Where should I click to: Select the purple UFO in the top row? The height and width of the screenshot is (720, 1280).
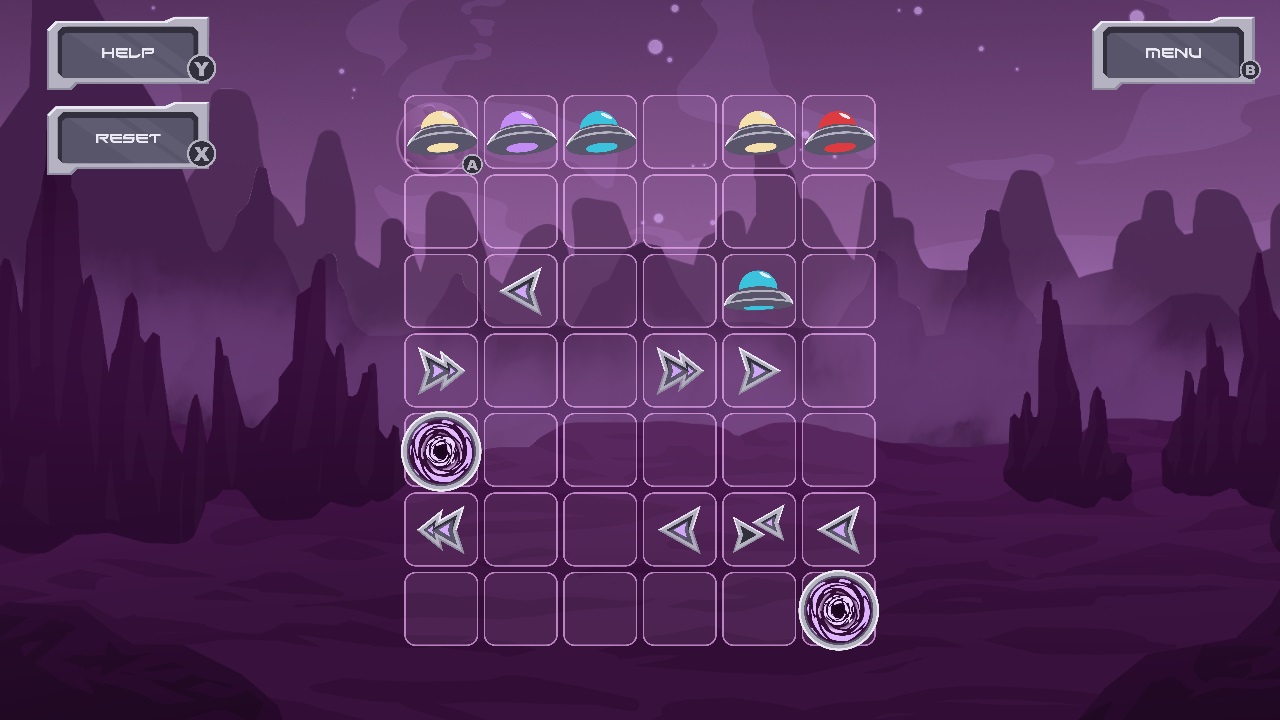point(520,130)
